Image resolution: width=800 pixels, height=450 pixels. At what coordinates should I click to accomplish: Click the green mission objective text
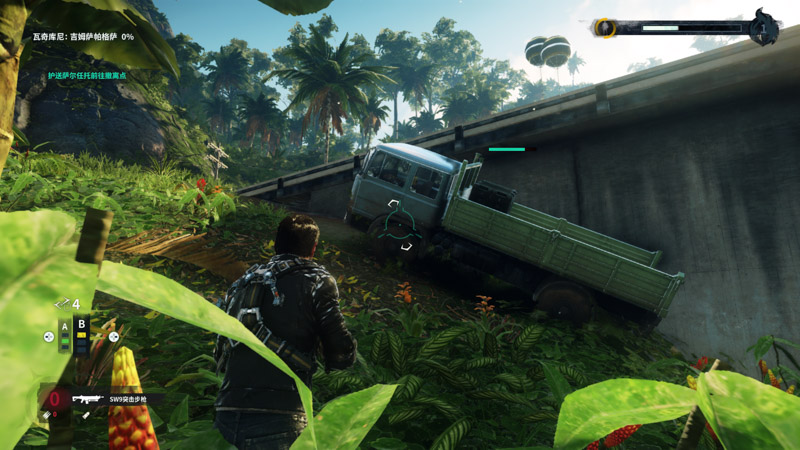[x=90, y=75]
